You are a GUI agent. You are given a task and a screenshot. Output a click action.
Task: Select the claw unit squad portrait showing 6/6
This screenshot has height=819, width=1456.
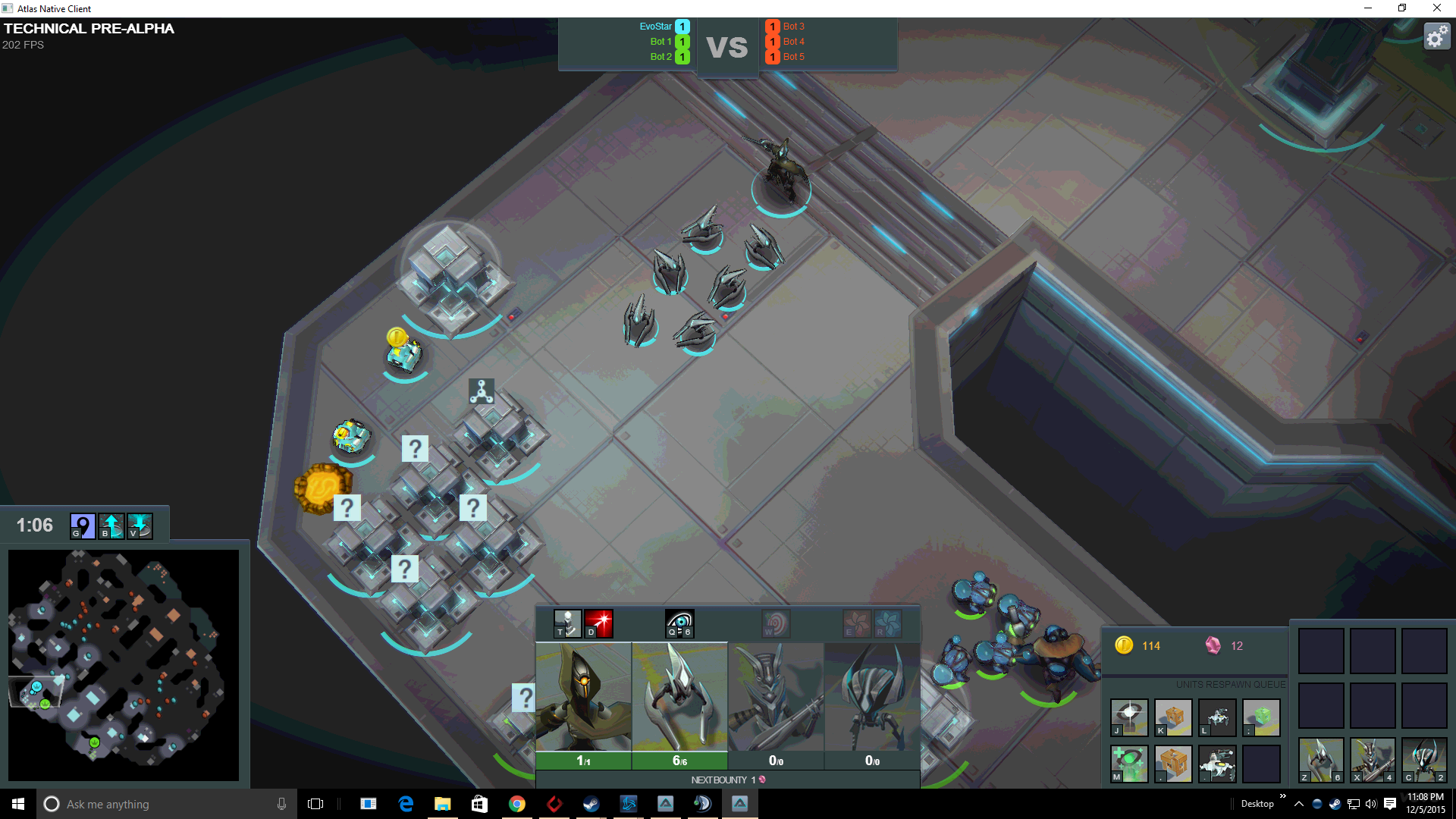pyautogui.click(x=679, y=698)
